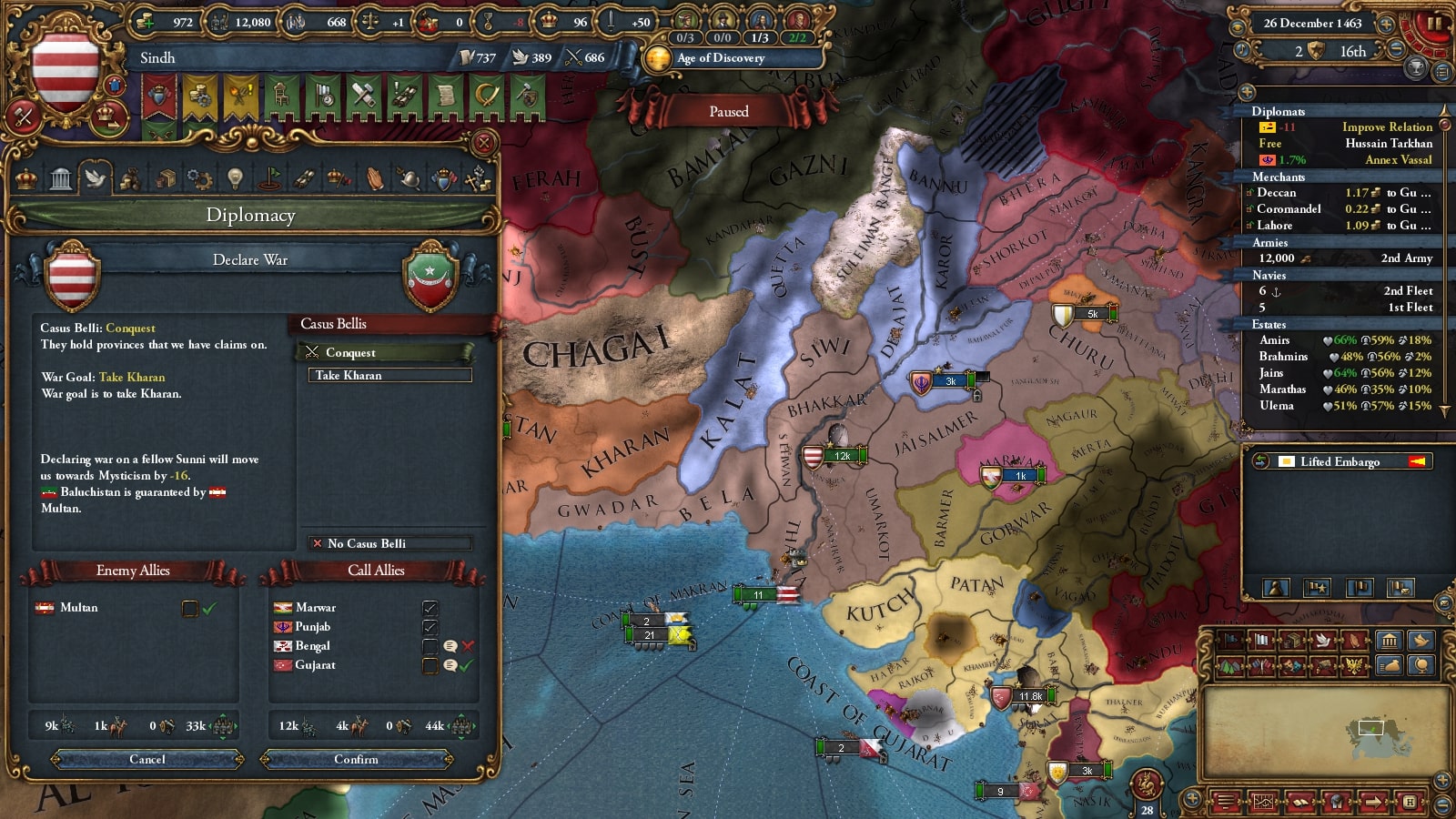Toggle the pause button by the date
This screenshot has width=1456, height=819.
click(x=1433, y=24)
